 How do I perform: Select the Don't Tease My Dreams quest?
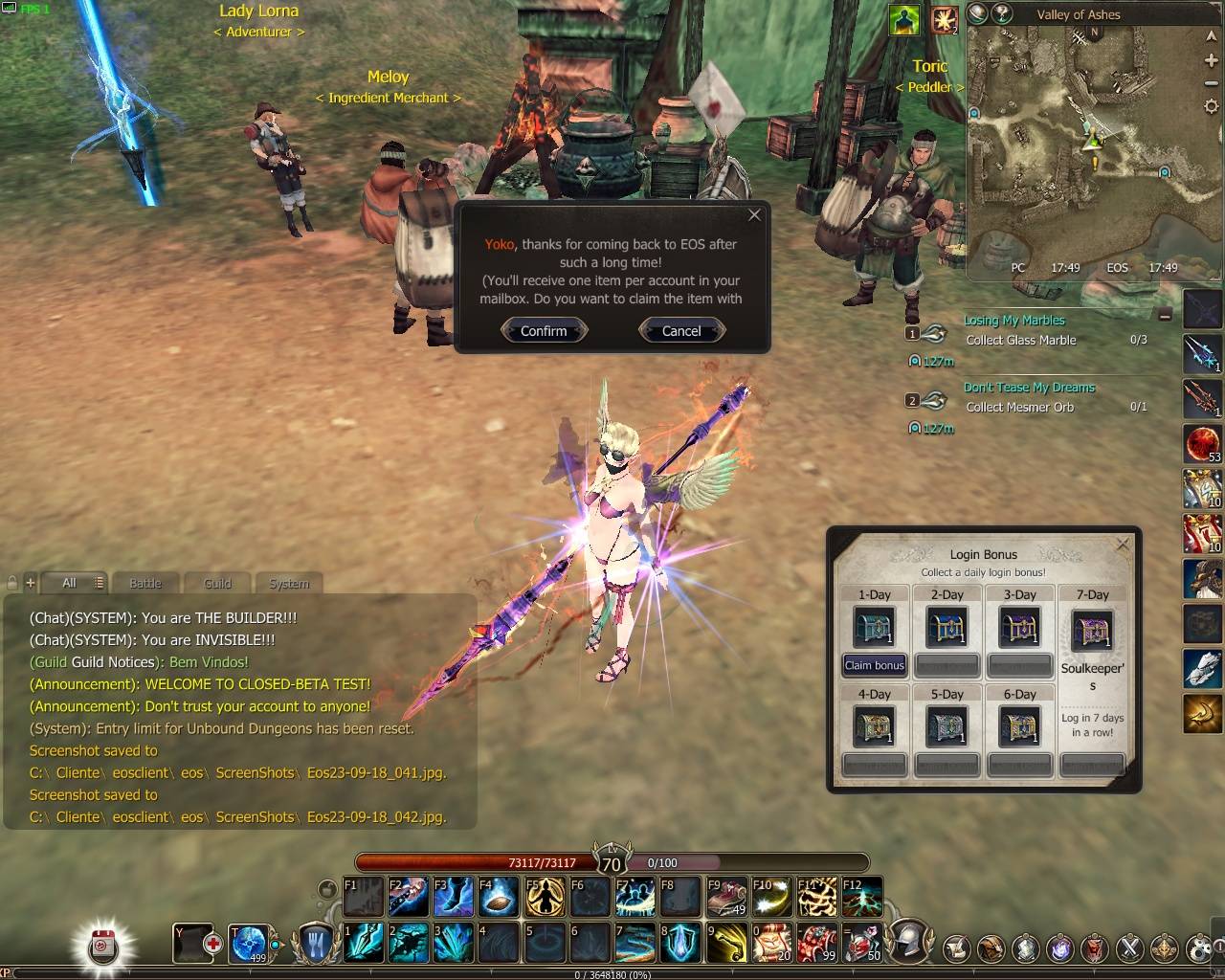click(1029, 388)
